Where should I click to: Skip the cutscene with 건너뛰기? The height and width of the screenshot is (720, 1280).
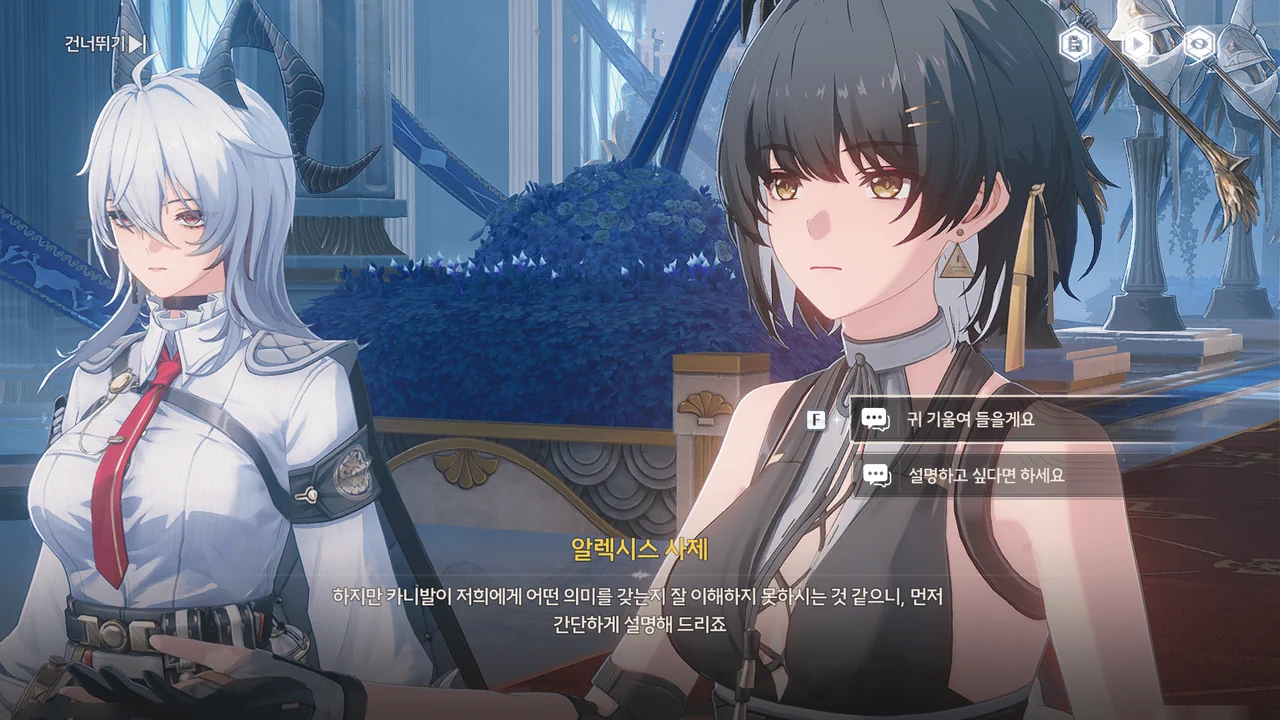[105, 44]
